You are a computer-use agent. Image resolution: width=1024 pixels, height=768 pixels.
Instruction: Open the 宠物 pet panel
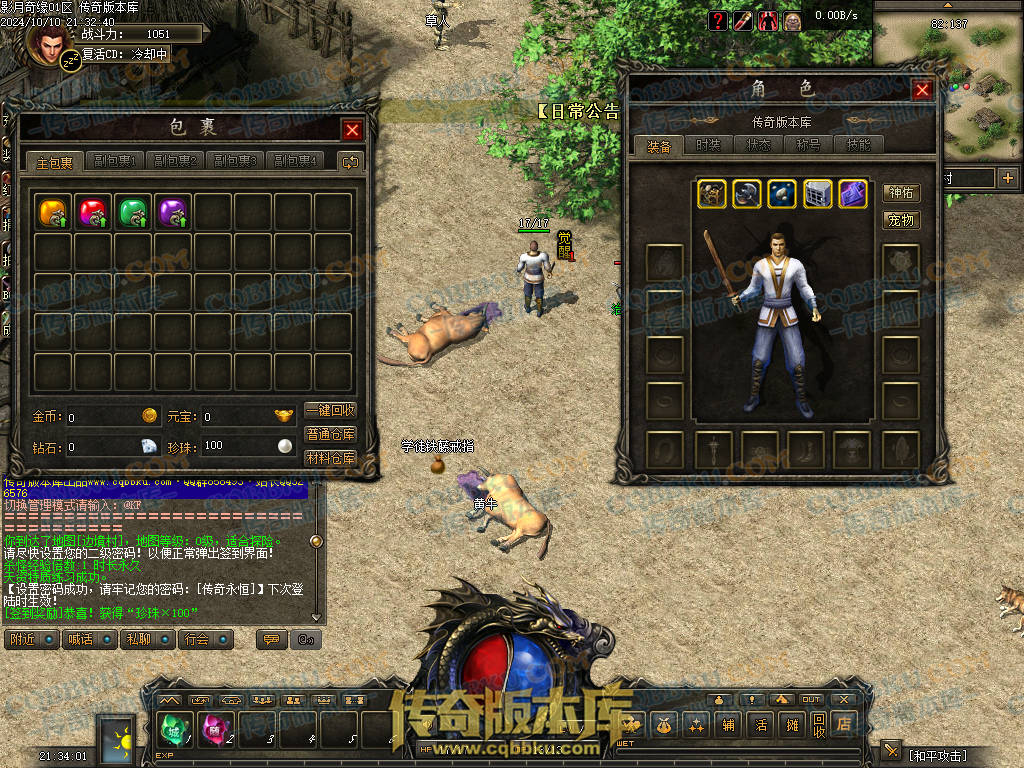point(901,220)
